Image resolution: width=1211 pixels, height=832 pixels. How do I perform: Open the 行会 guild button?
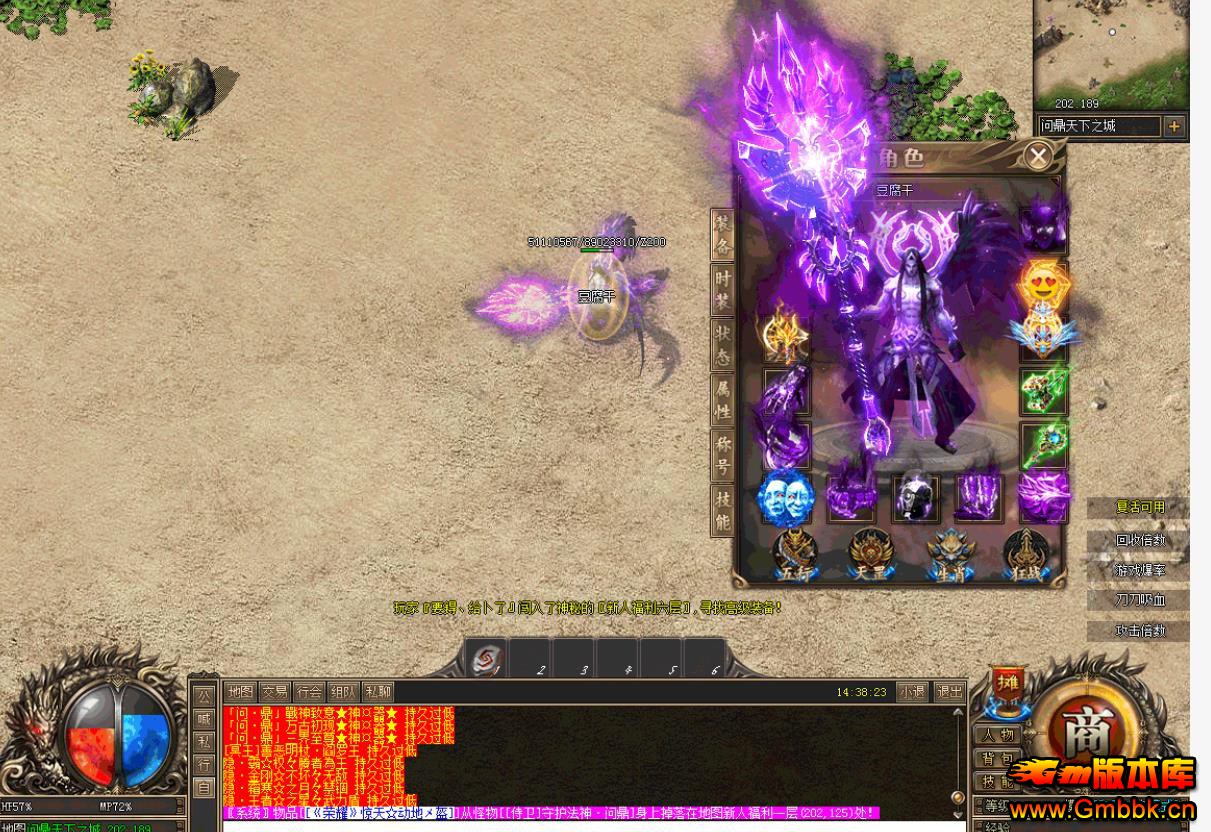(309, 692)
